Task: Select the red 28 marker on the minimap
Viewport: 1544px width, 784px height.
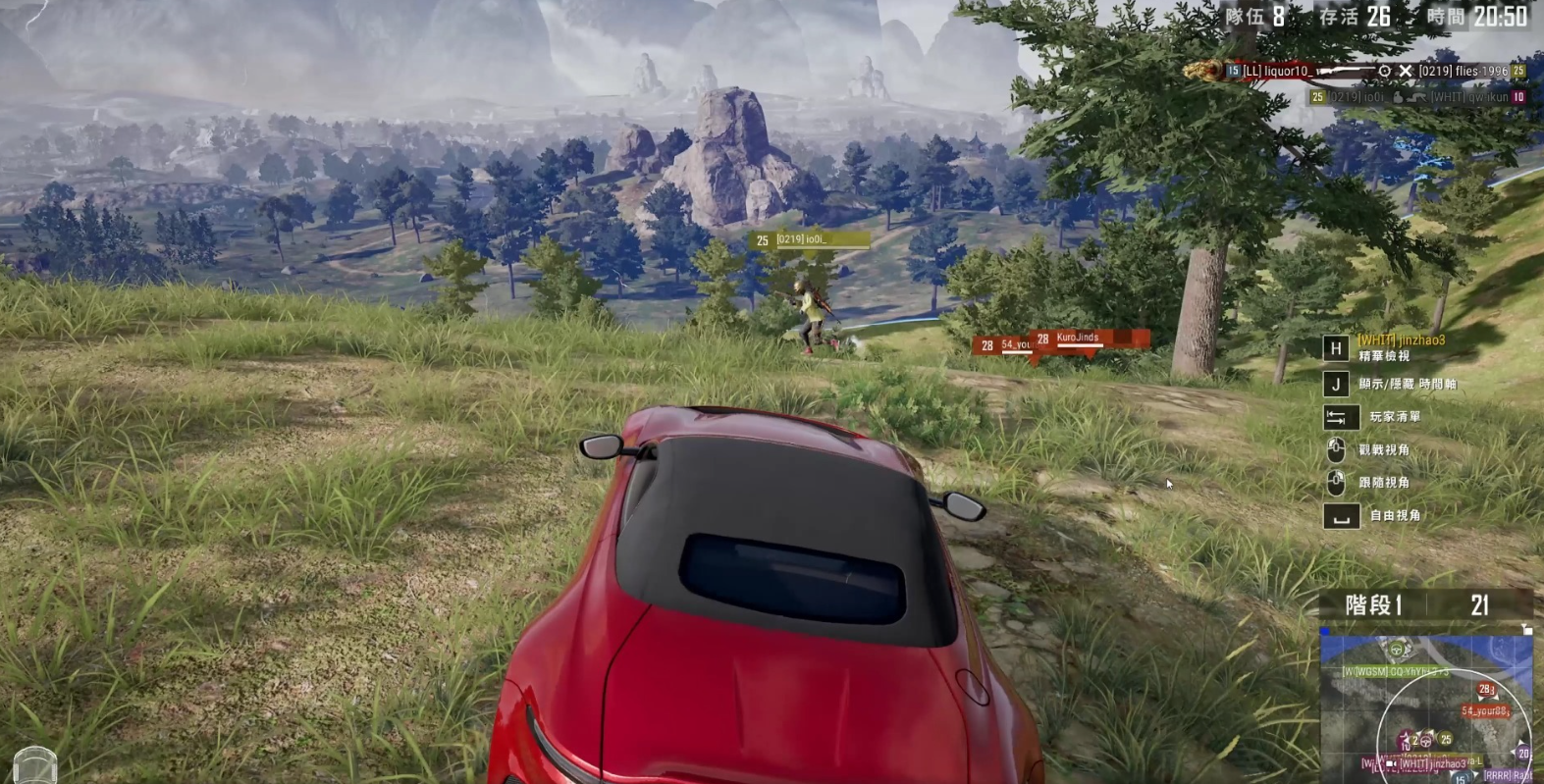Action: [1486, 690]
